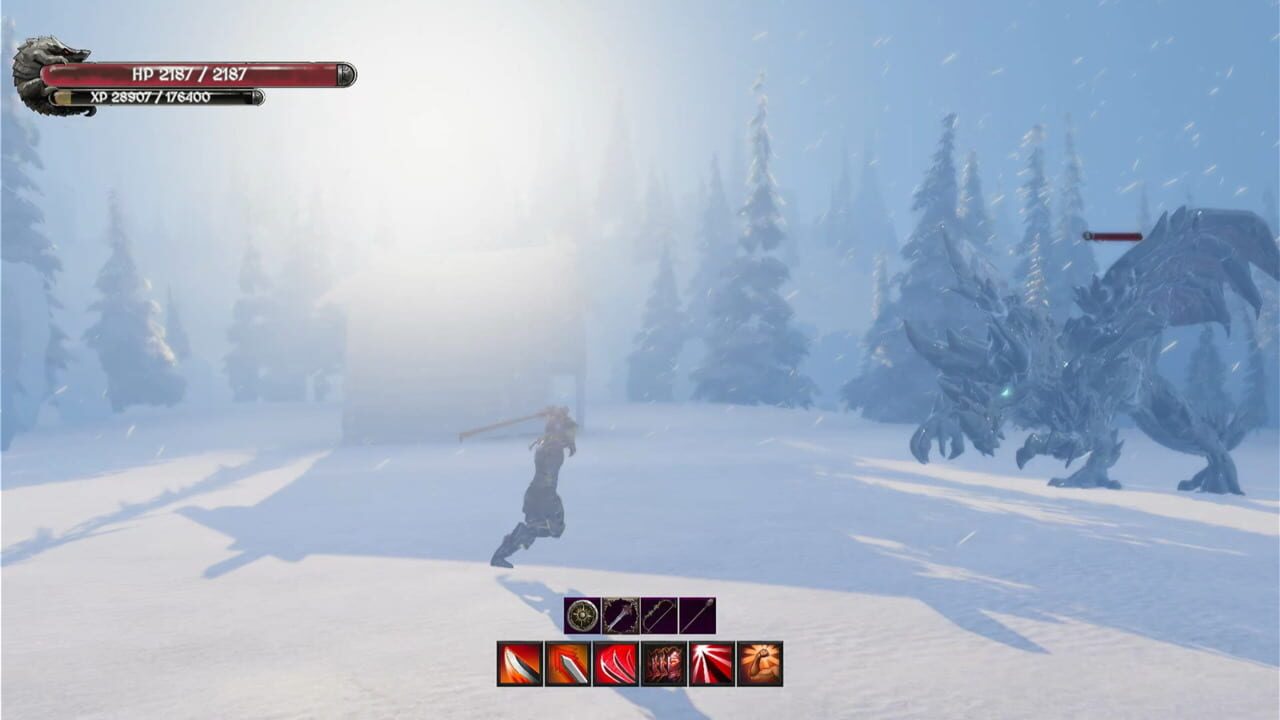Screen dimensions: 1280x720
Task: Cast the white piercing strike ability
Action: [710, 662]
